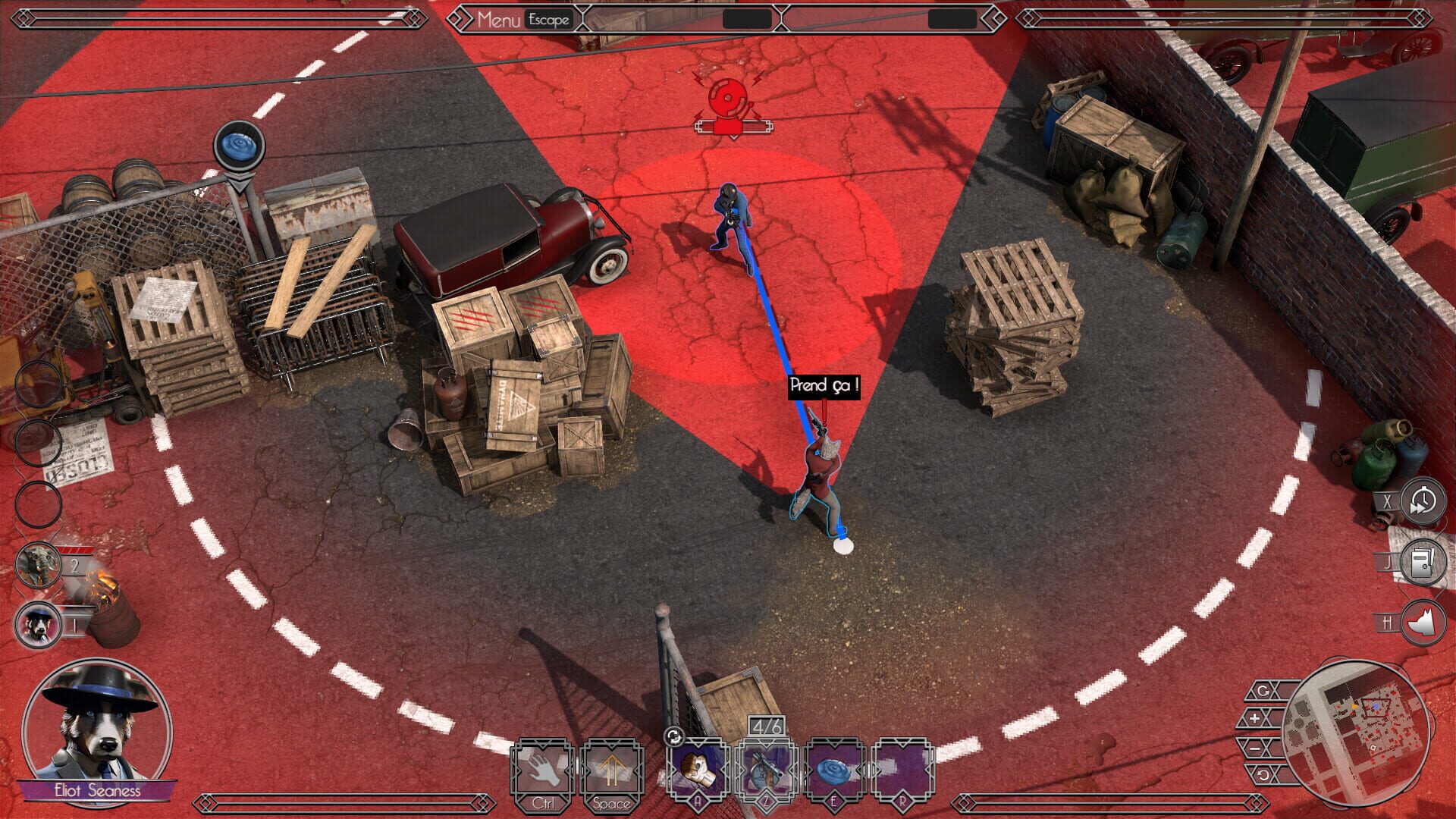The height and width of the screenshot is (819, 1456).
Task: Select the hand interaction icon labeled Ctrl
Action: pos(542,768)
